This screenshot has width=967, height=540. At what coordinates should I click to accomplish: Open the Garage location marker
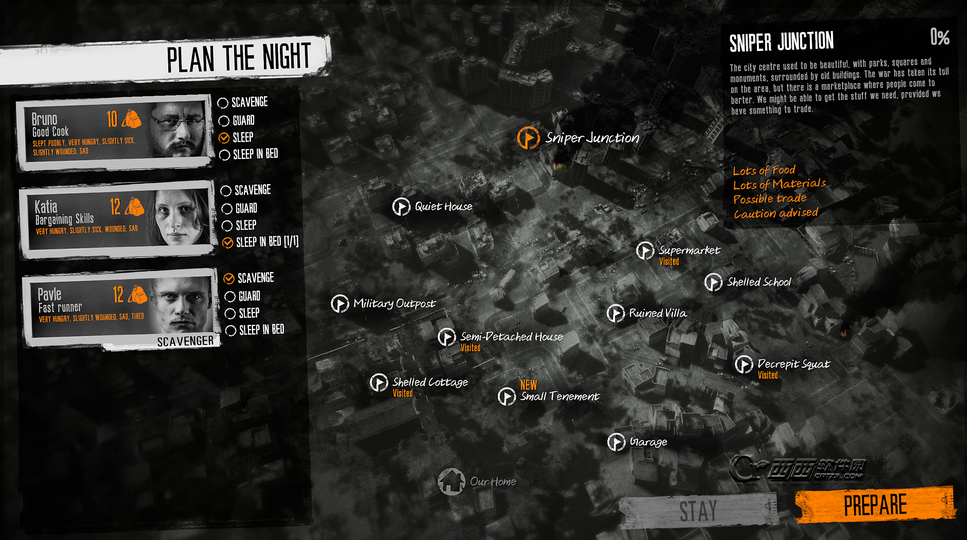pos(616,442)
